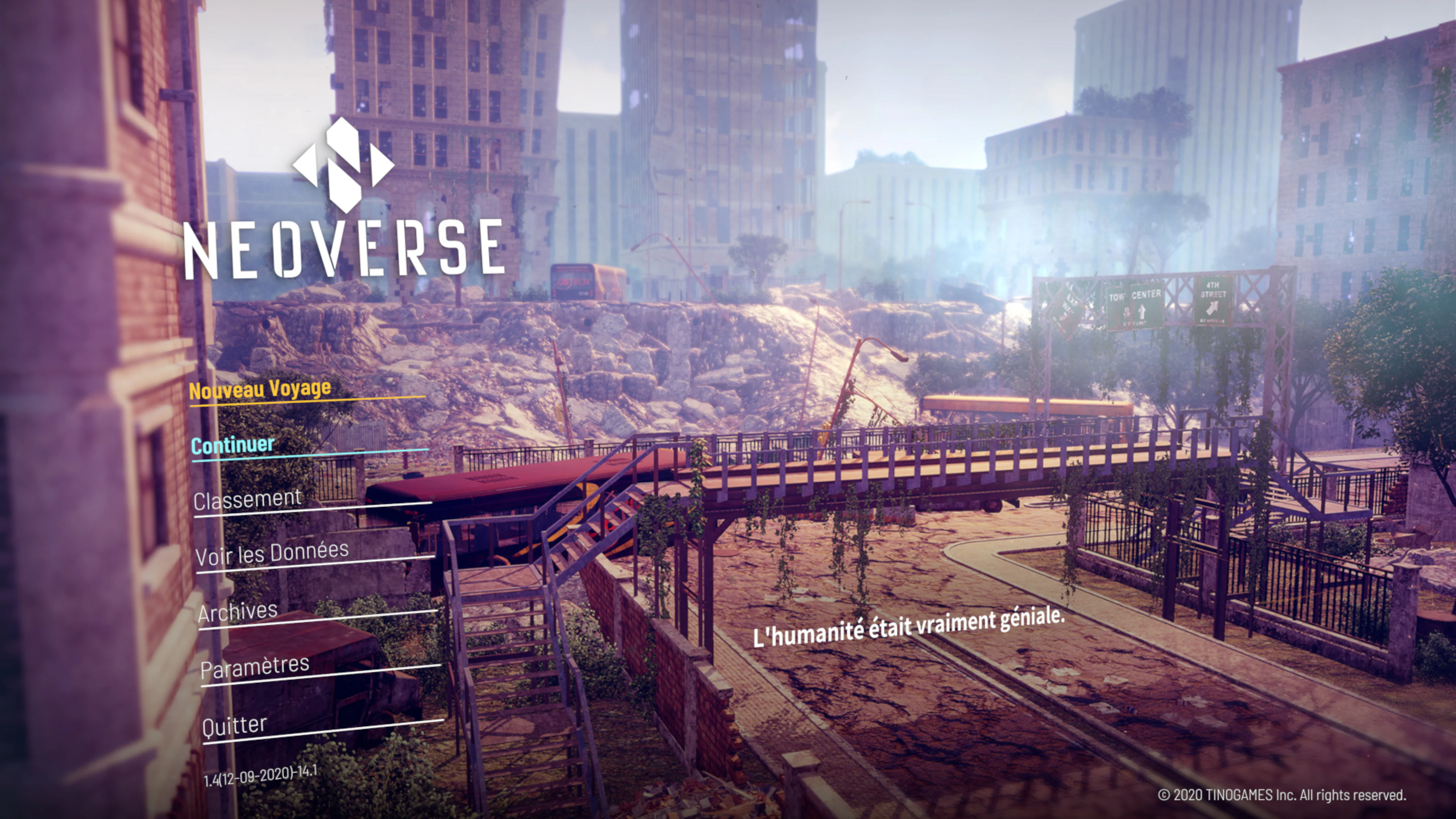This screenshot has height=819, width=1456.
Task: Open the Classement leaderboard
Action: point(247,500)
